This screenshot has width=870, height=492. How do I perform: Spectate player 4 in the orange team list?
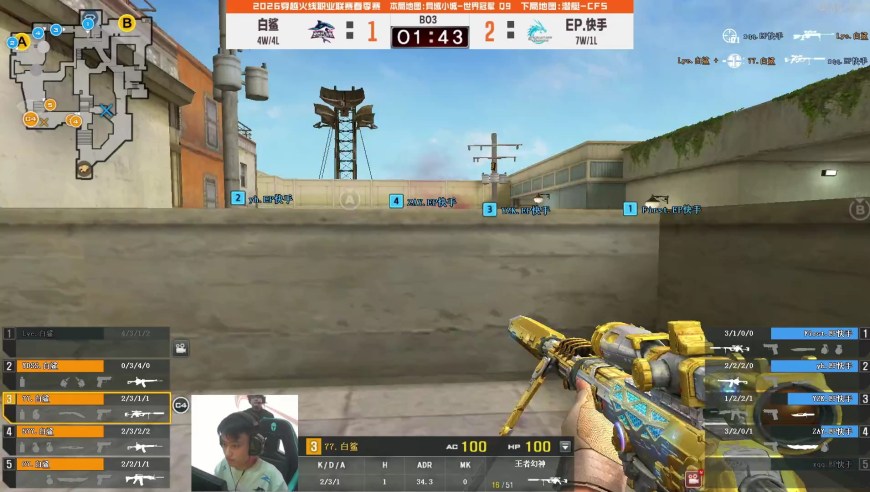(x=85, y=439)
